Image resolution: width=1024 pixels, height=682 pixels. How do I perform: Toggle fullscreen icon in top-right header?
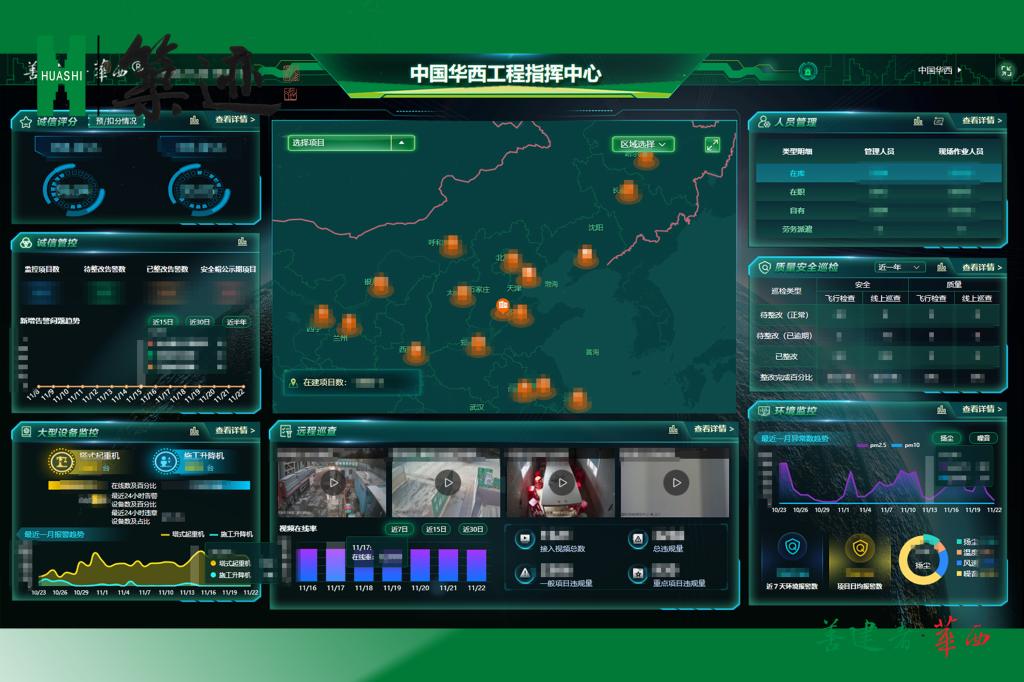click(x=1005, y=71)
